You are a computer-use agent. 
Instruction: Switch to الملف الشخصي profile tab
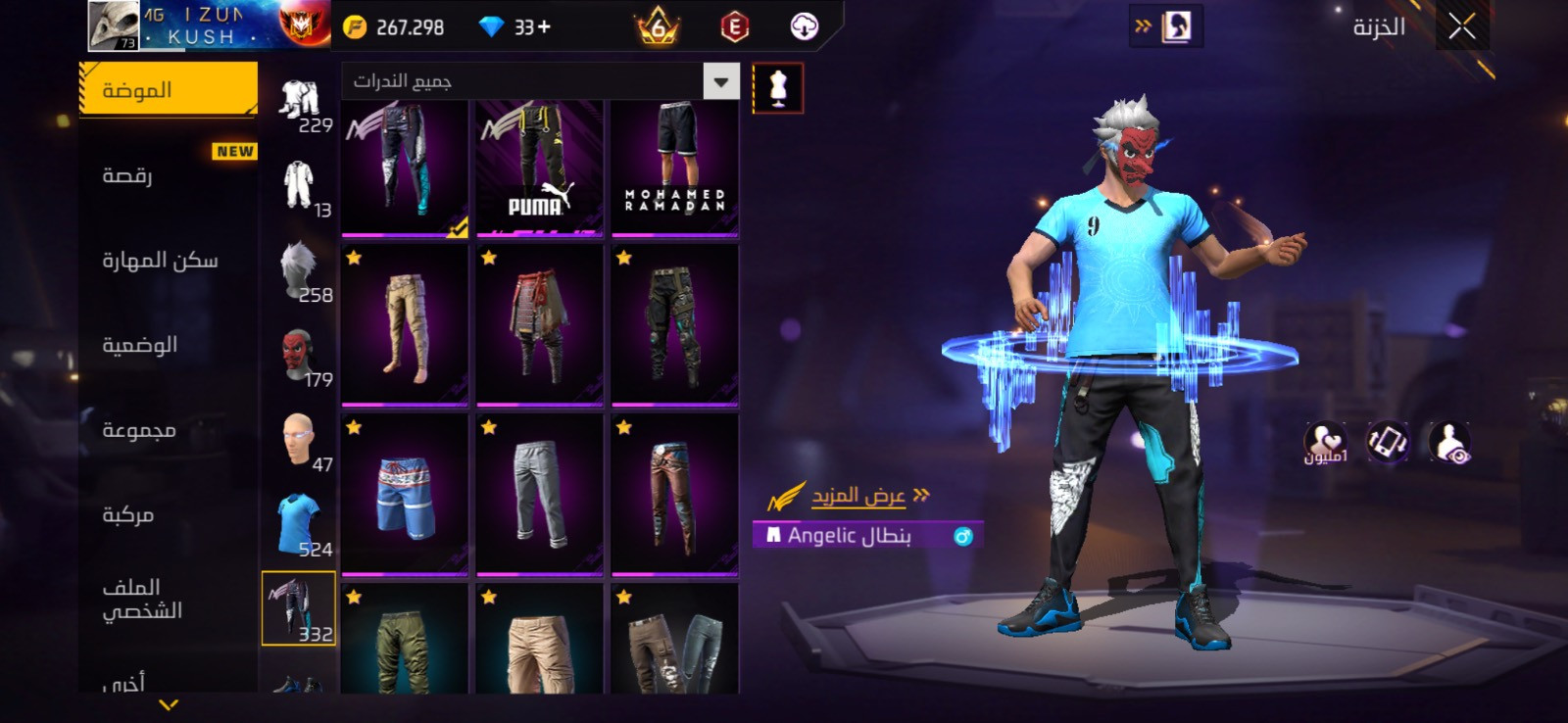pyautogui.click(x=142, y=599)
